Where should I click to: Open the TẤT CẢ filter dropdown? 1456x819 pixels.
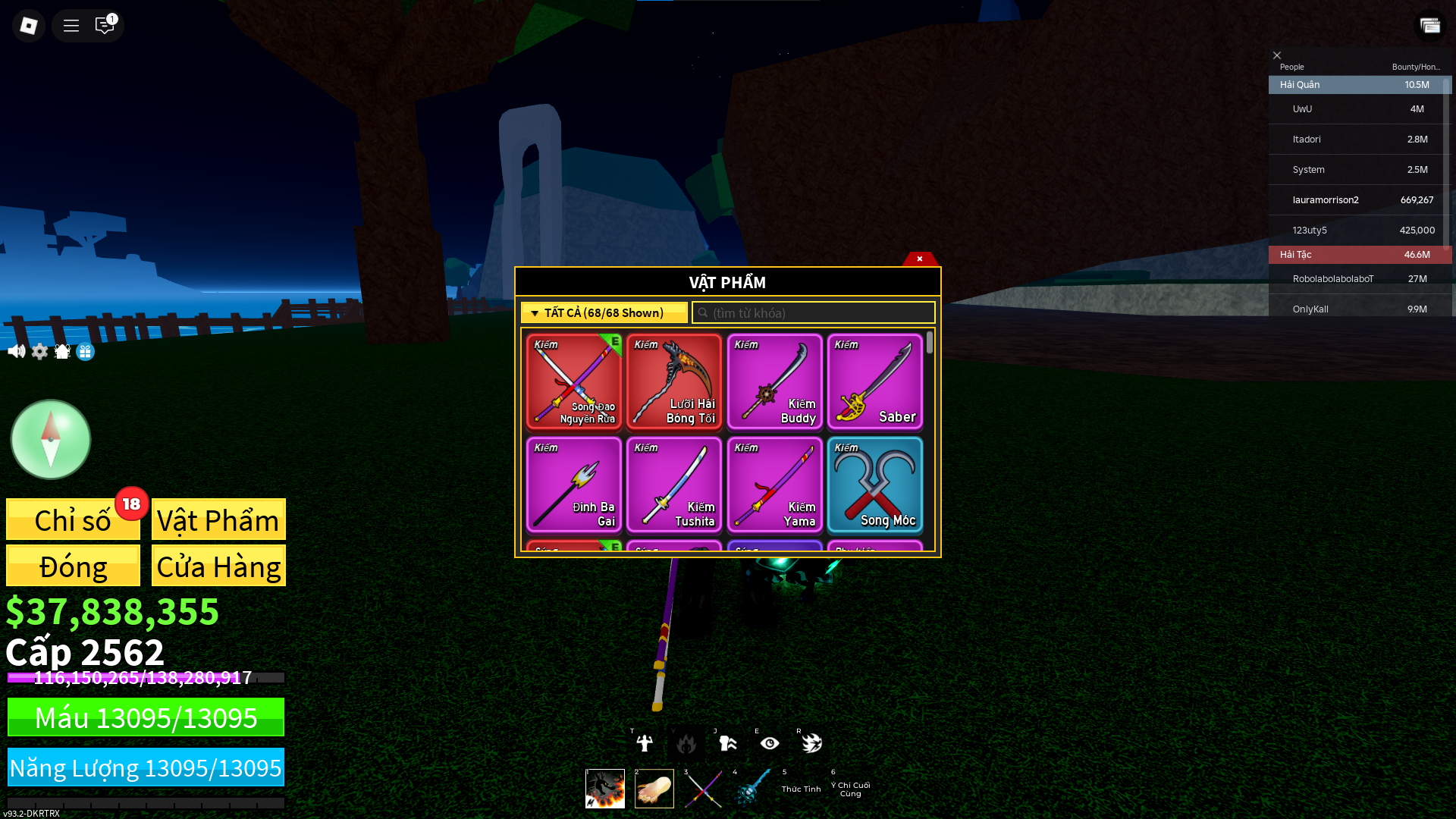point(604,312)
